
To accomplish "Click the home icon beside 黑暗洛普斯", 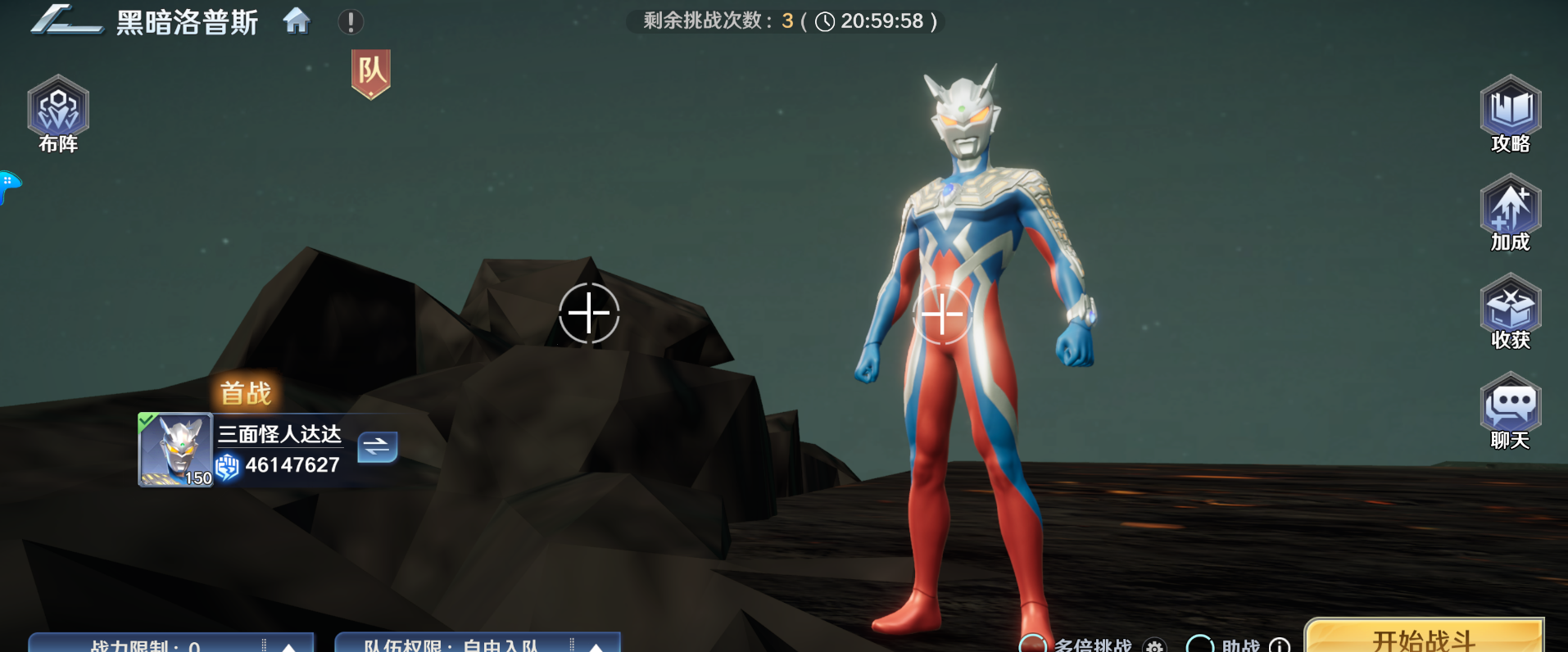I will tap(297, 22).
